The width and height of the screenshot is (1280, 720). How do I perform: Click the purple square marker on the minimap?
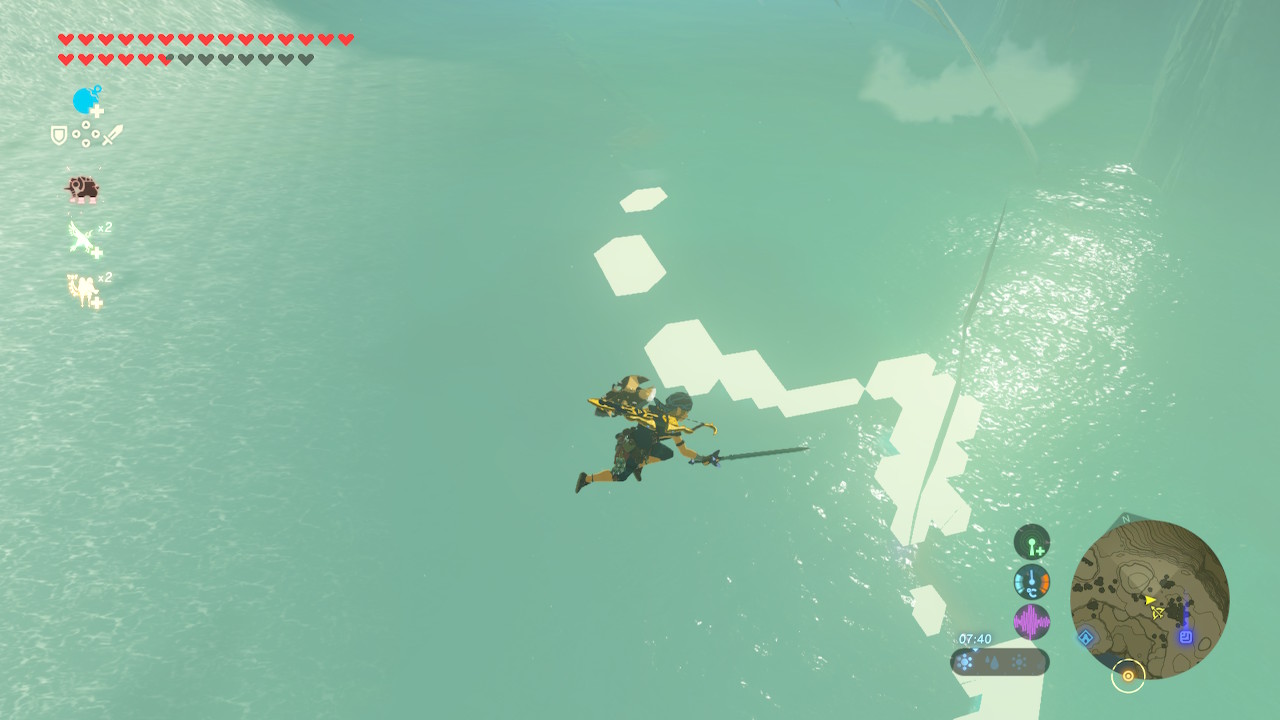point(1186,636)
